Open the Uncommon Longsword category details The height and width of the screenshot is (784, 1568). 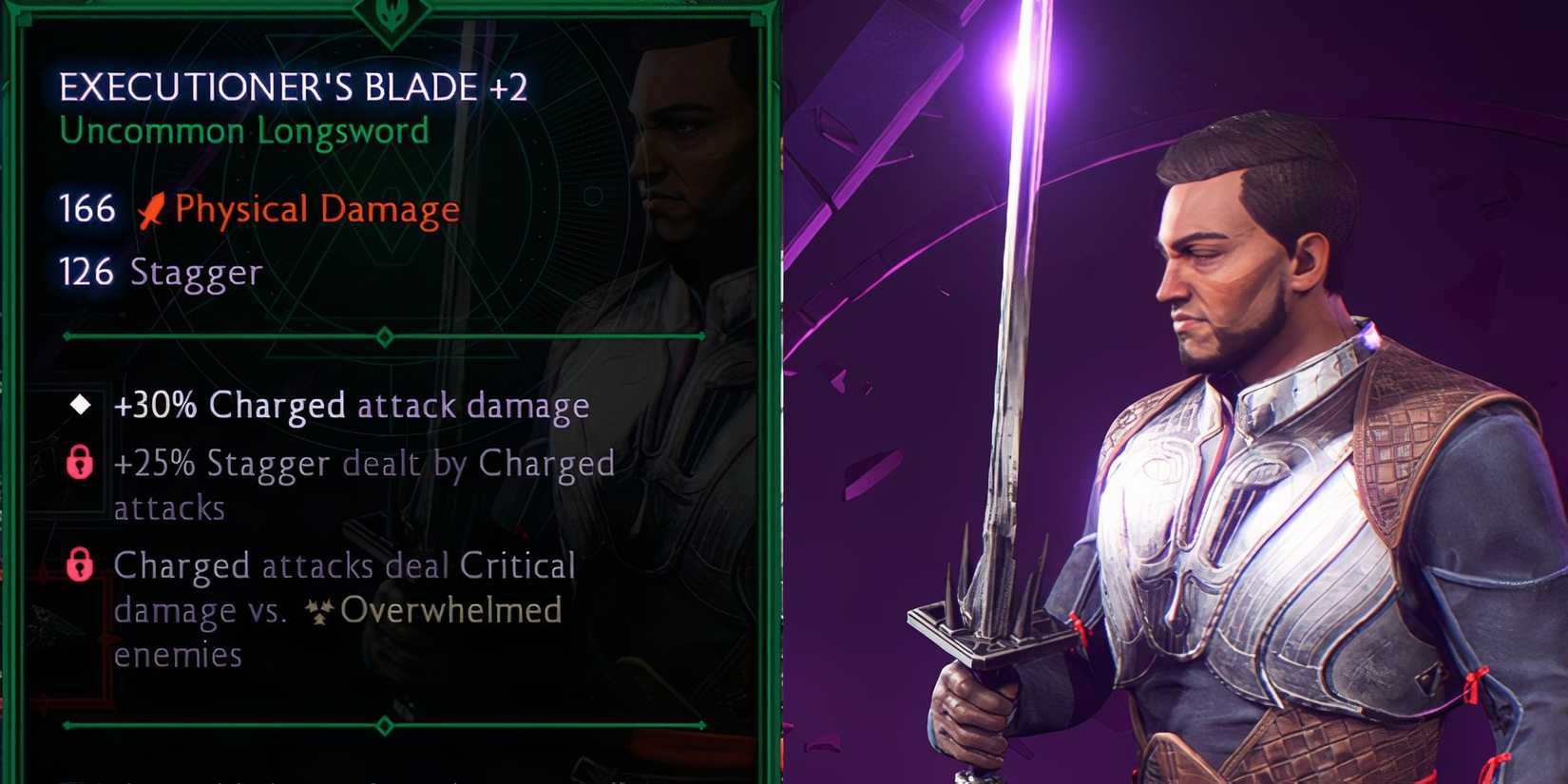tap(243, 131)
